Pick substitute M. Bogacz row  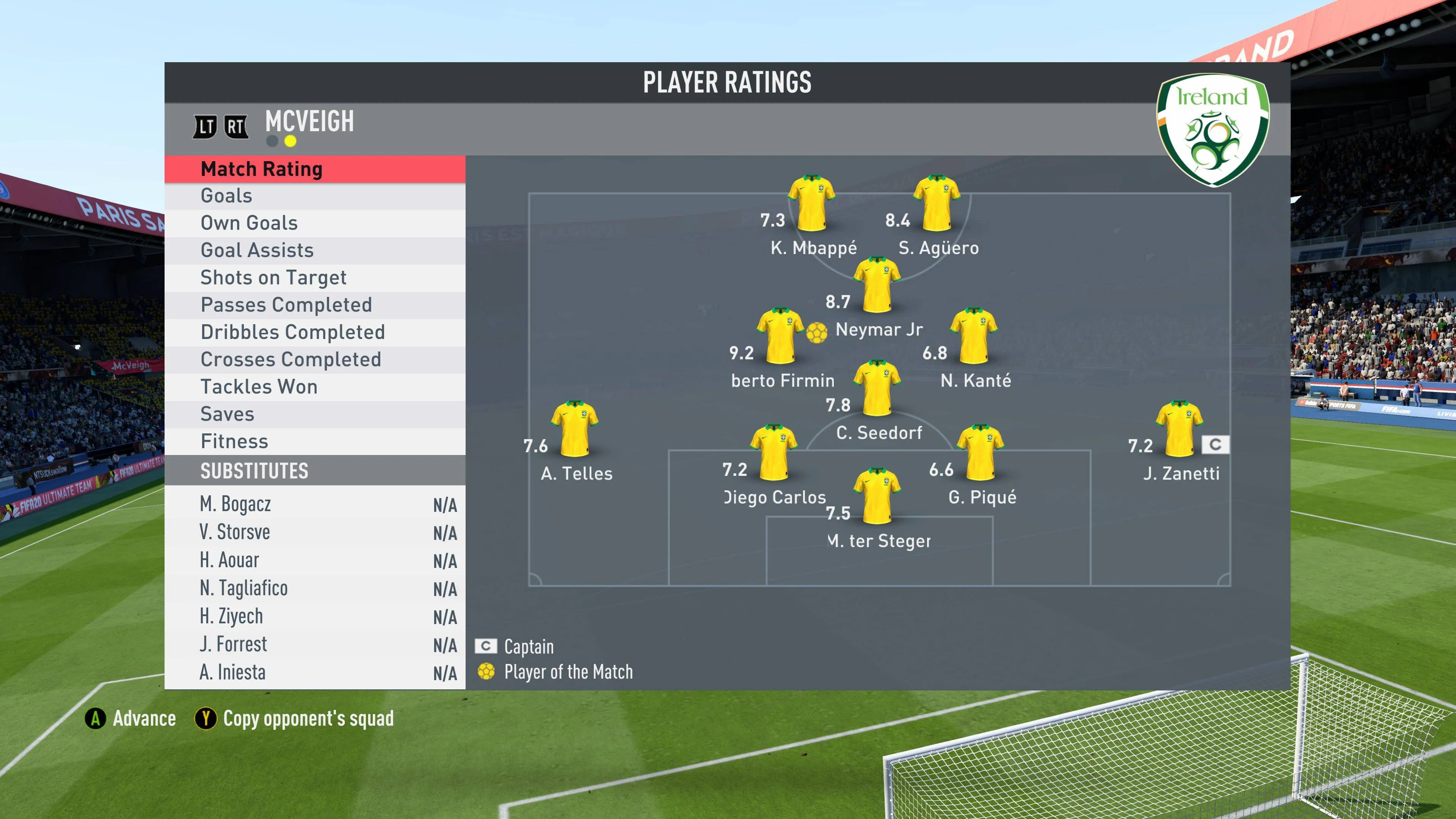coord(315,504)
